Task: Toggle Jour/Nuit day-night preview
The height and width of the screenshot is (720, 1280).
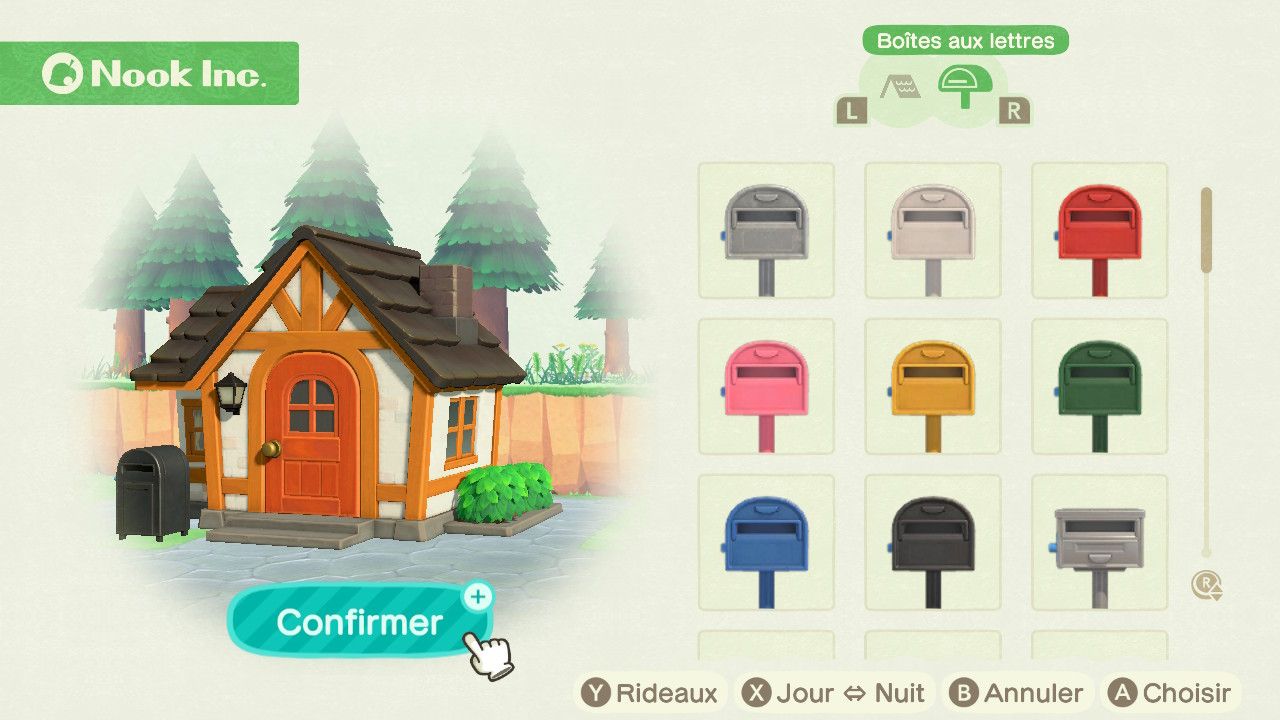Action: tap(835, 693)
